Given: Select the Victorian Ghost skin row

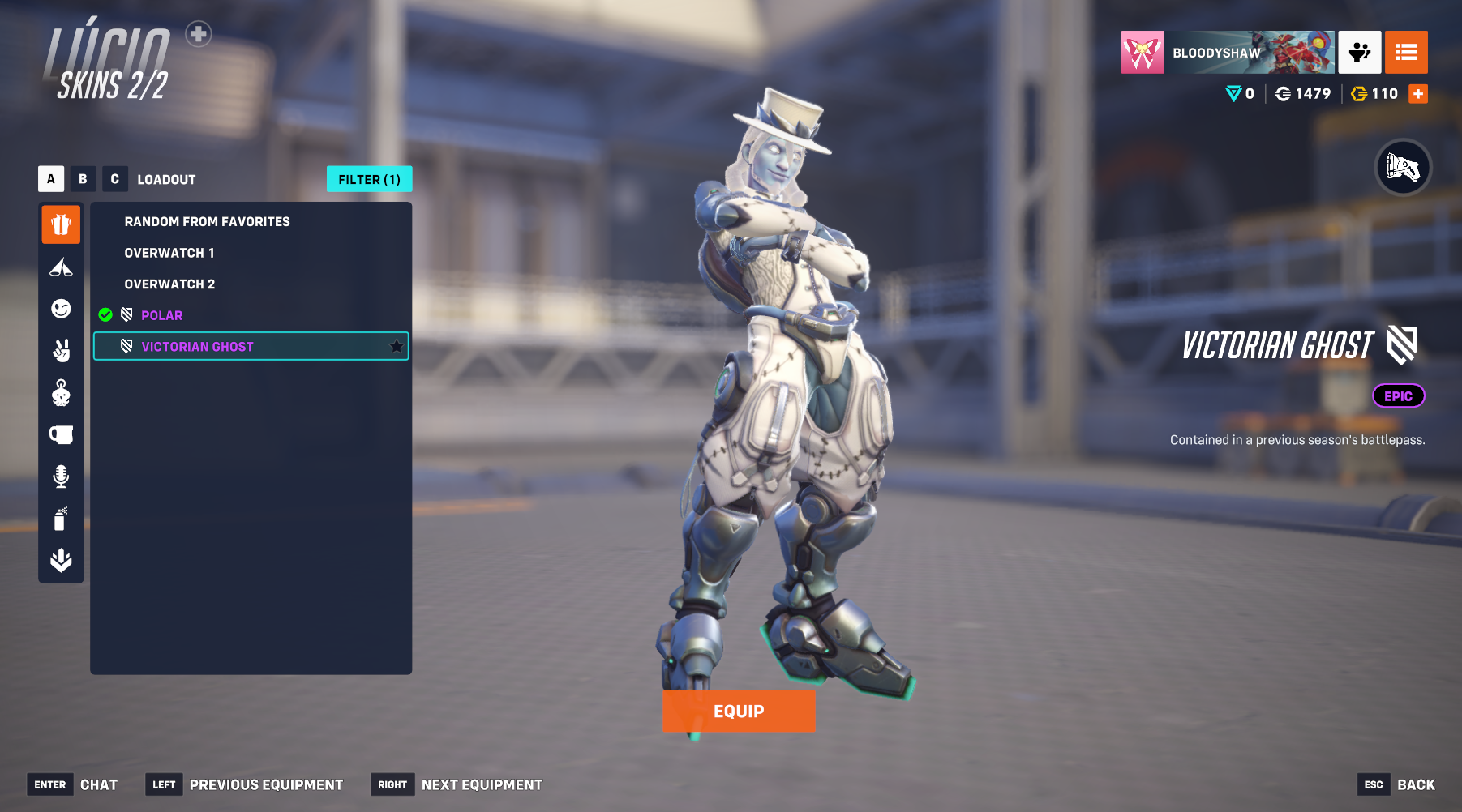Looking at the screenshot, I should point(243,347).
